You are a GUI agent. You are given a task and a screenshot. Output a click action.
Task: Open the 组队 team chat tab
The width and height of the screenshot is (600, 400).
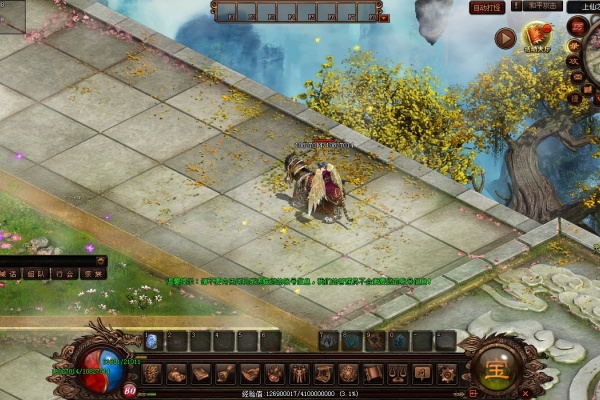click(37, 273)
